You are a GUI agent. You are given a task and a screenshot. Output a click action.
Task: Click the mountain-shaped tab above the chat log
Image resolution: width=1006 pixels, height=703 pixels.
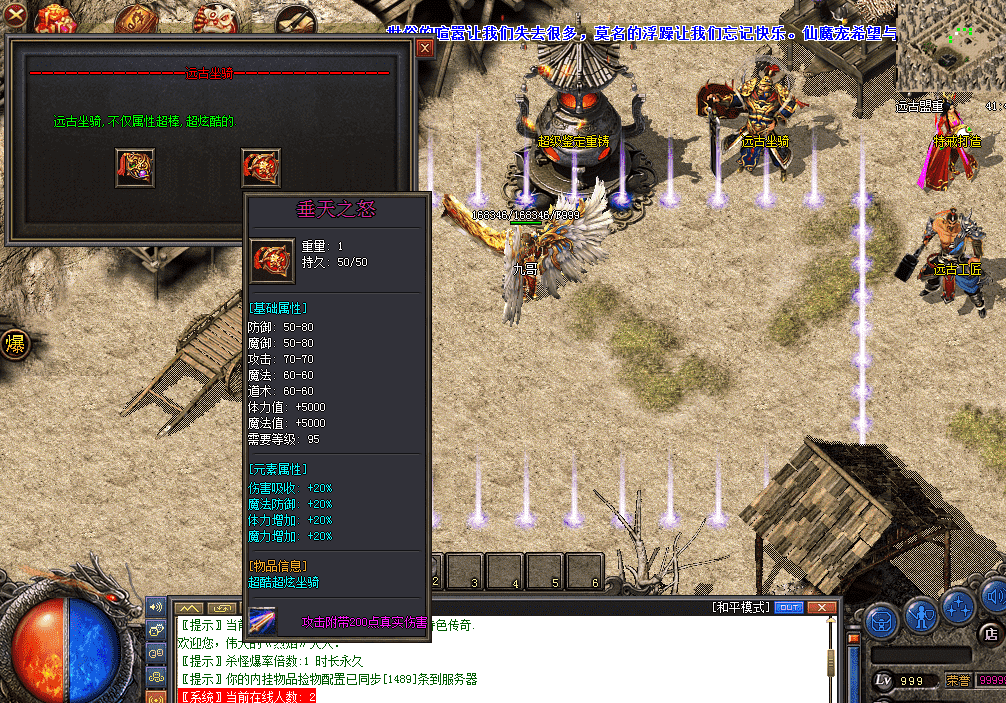[x=189, y=608]
